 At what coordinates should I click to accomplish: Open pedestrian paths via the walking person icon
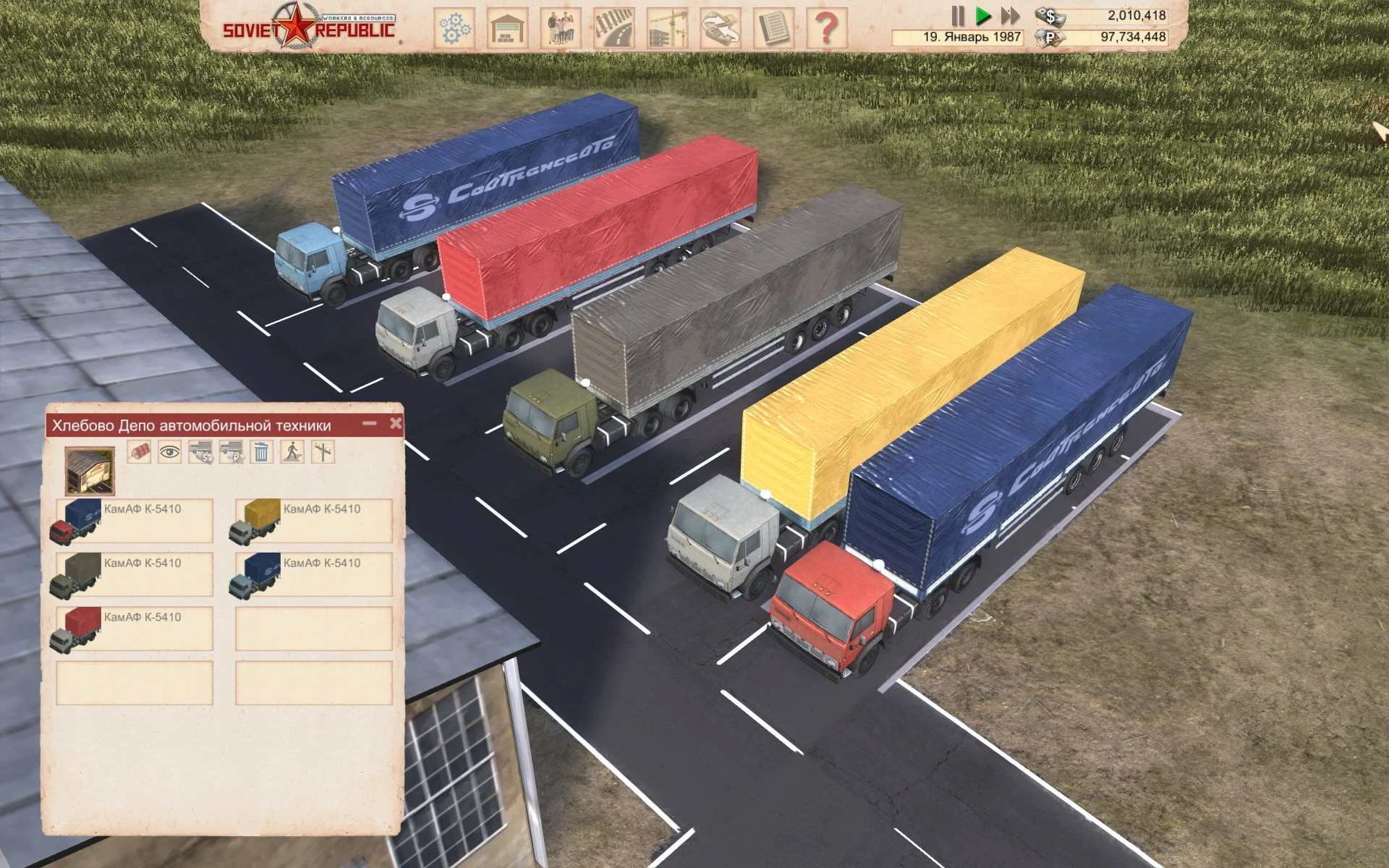coord(292,452)
